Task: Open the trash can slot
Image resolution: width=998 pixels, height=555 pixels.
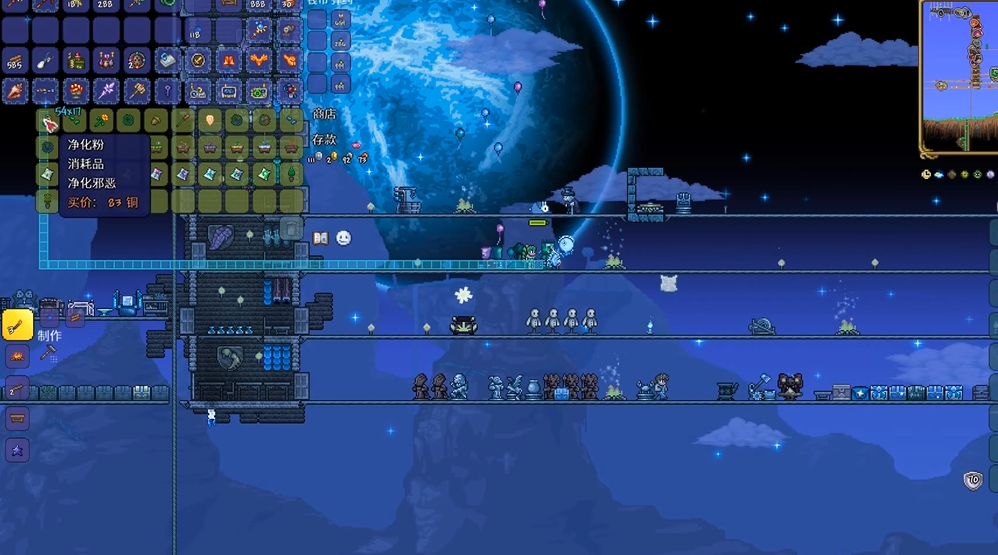Action: [x=290, y=228]
